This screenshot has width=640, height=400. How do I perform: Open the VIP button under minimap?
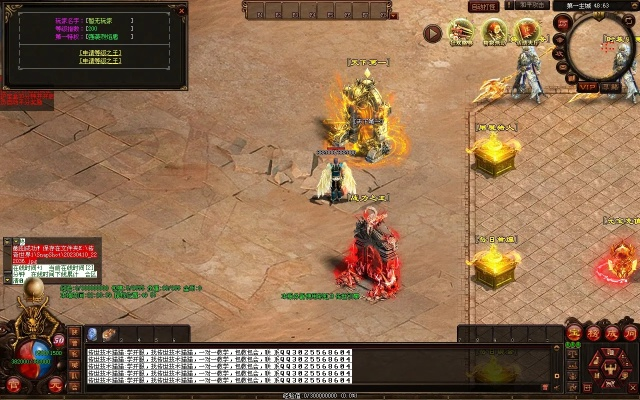click(587, 87)
